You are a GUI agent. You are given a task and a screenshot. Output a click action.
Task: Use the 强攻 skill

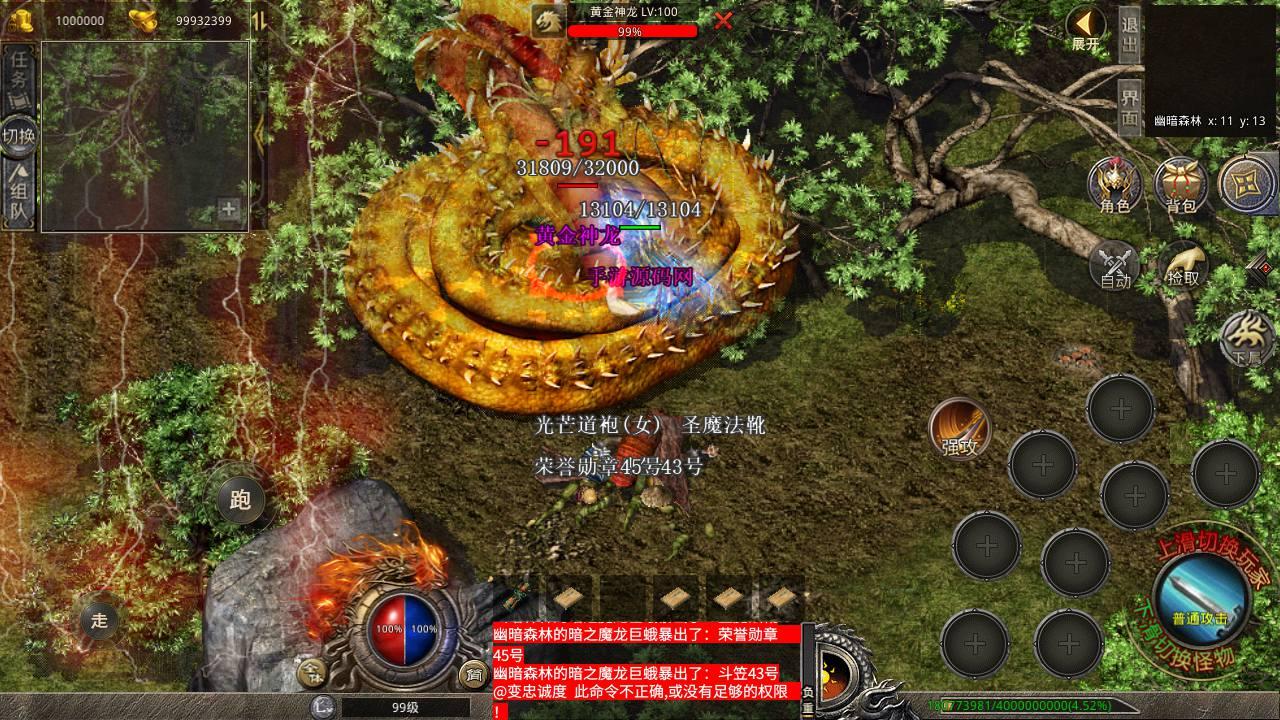(x=960, y=429)
